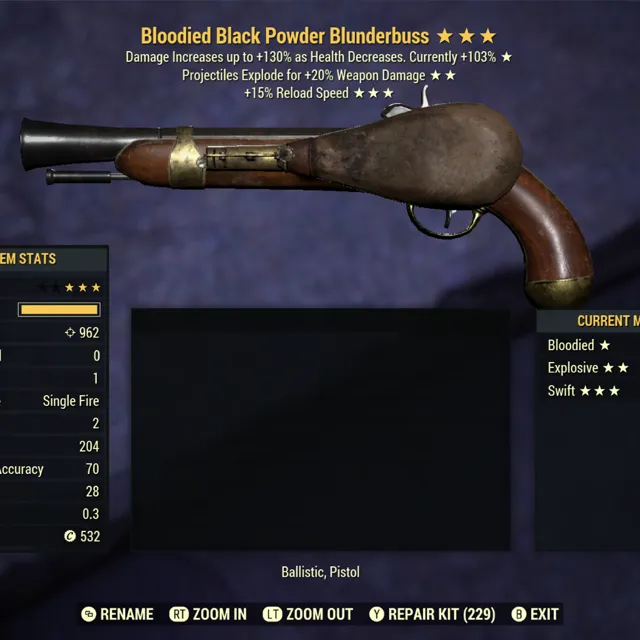Choose the Rename option for this weapon
The width and height of the screenshot is (640, 640).
[x=118, y=614]
